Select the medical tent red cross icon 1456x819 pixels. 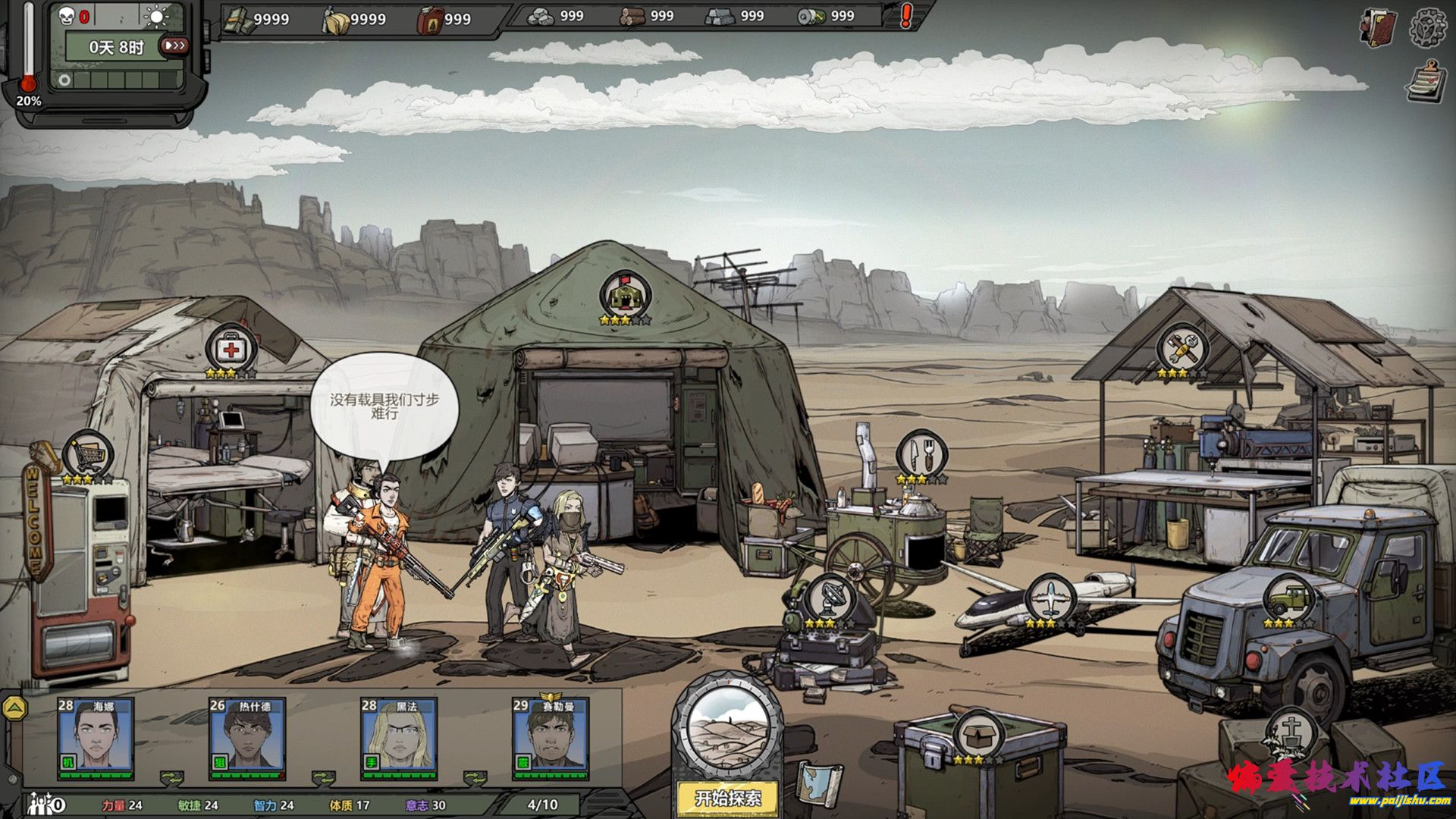(x=231, y=350)
